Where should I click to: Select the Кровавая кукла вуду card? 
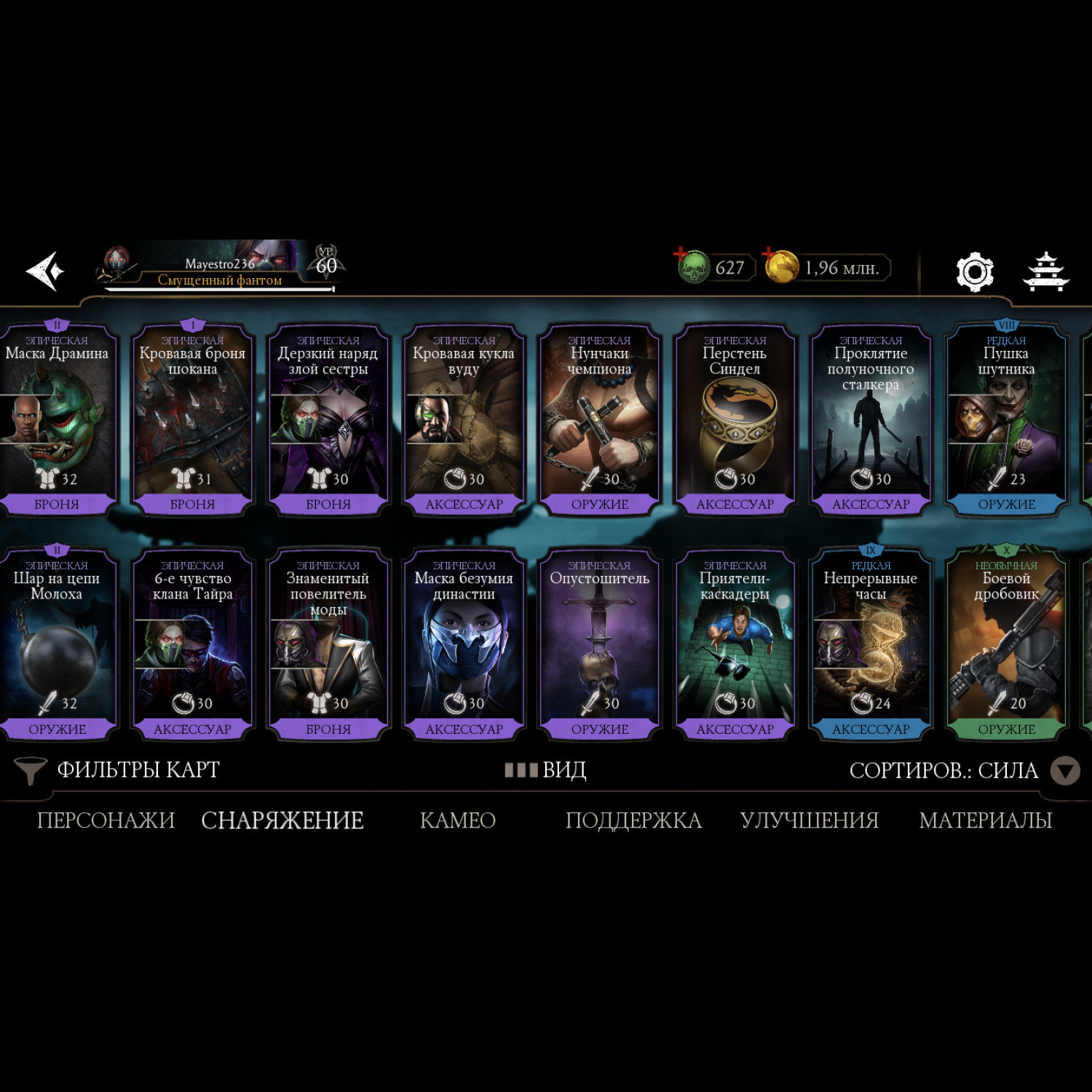tap(464, 420)
